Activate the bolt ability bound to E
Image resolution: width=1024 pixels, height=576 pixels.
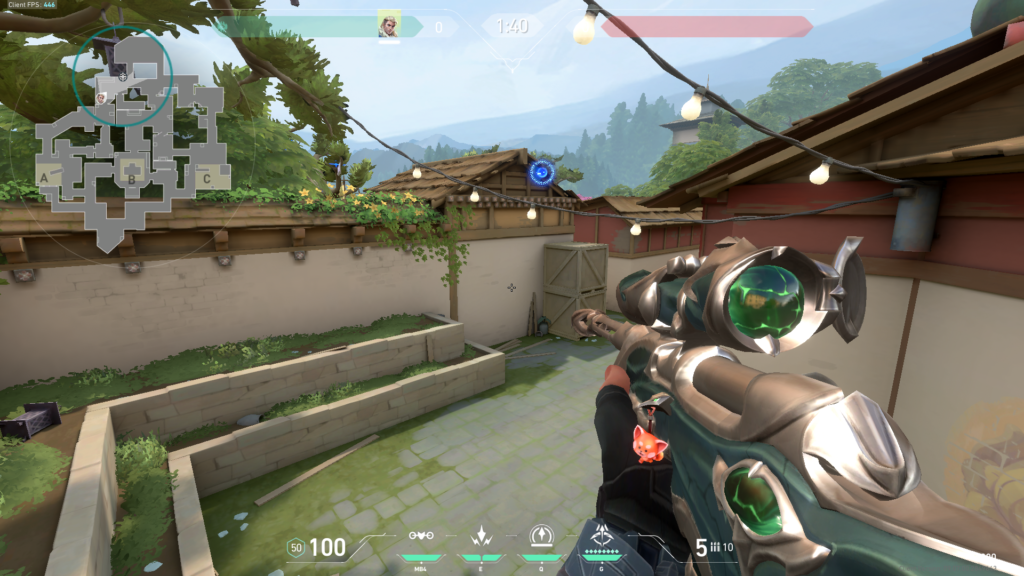[x=482, y=535]
